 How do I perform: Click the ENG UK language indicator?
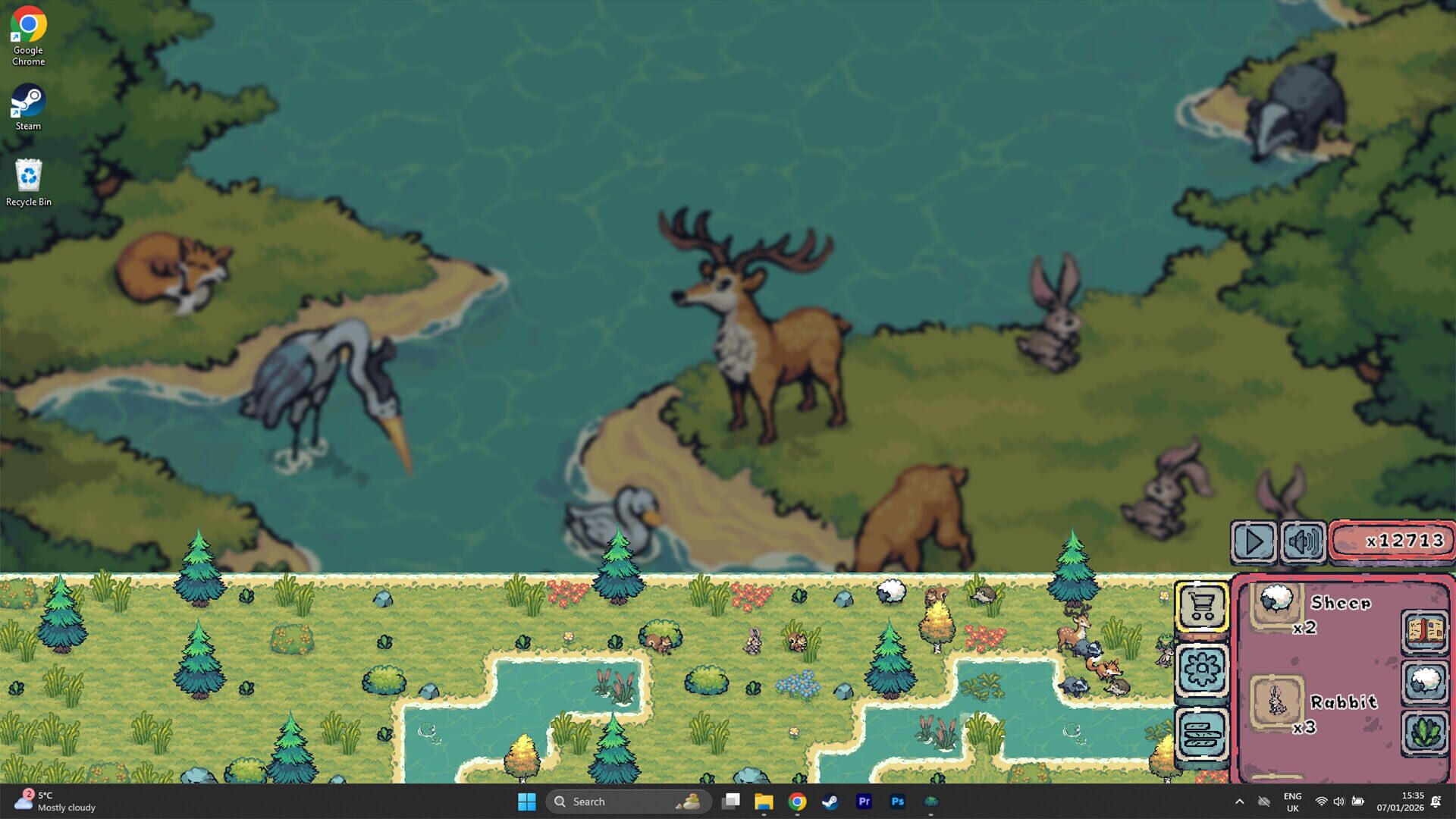point(1291,802)
